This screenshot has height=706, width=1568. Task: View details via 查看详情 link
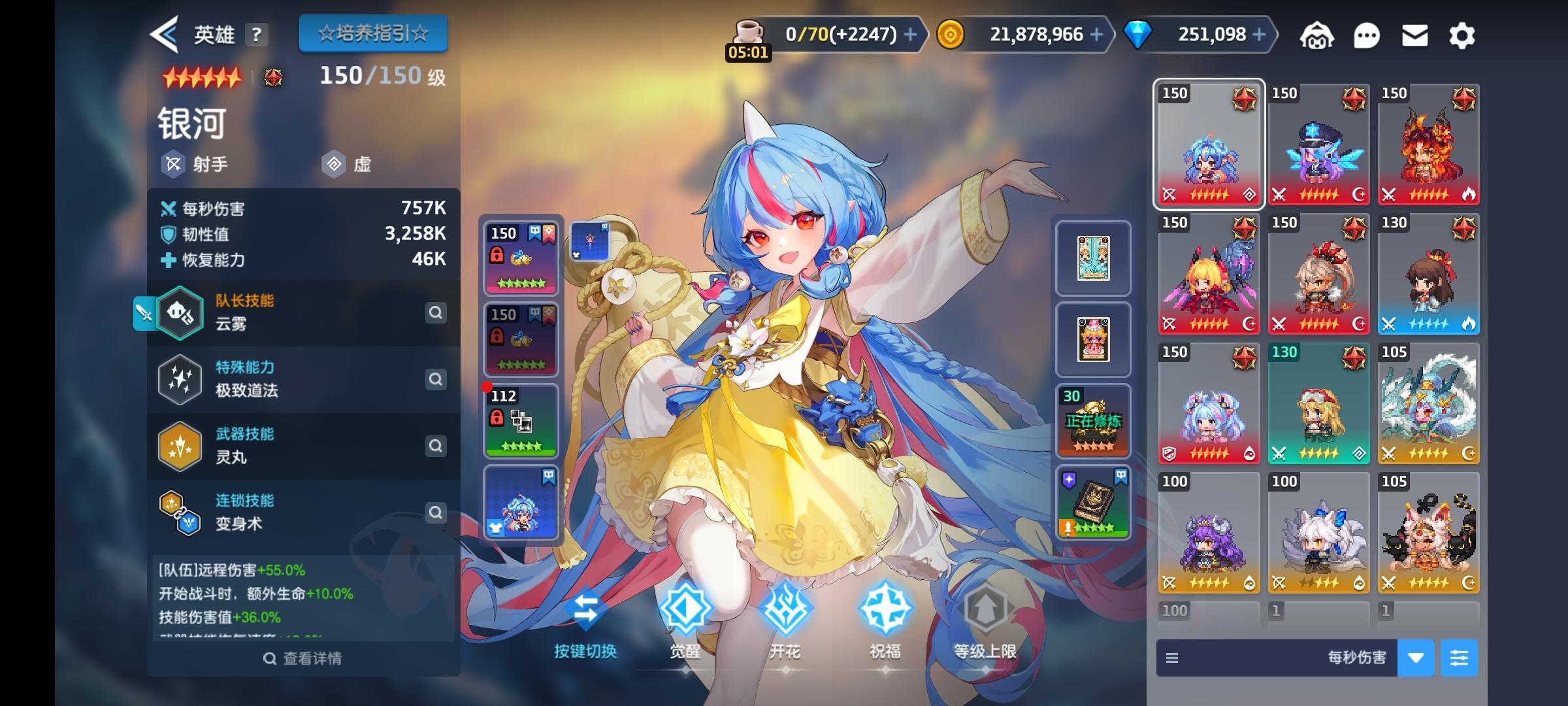[303, 658]
